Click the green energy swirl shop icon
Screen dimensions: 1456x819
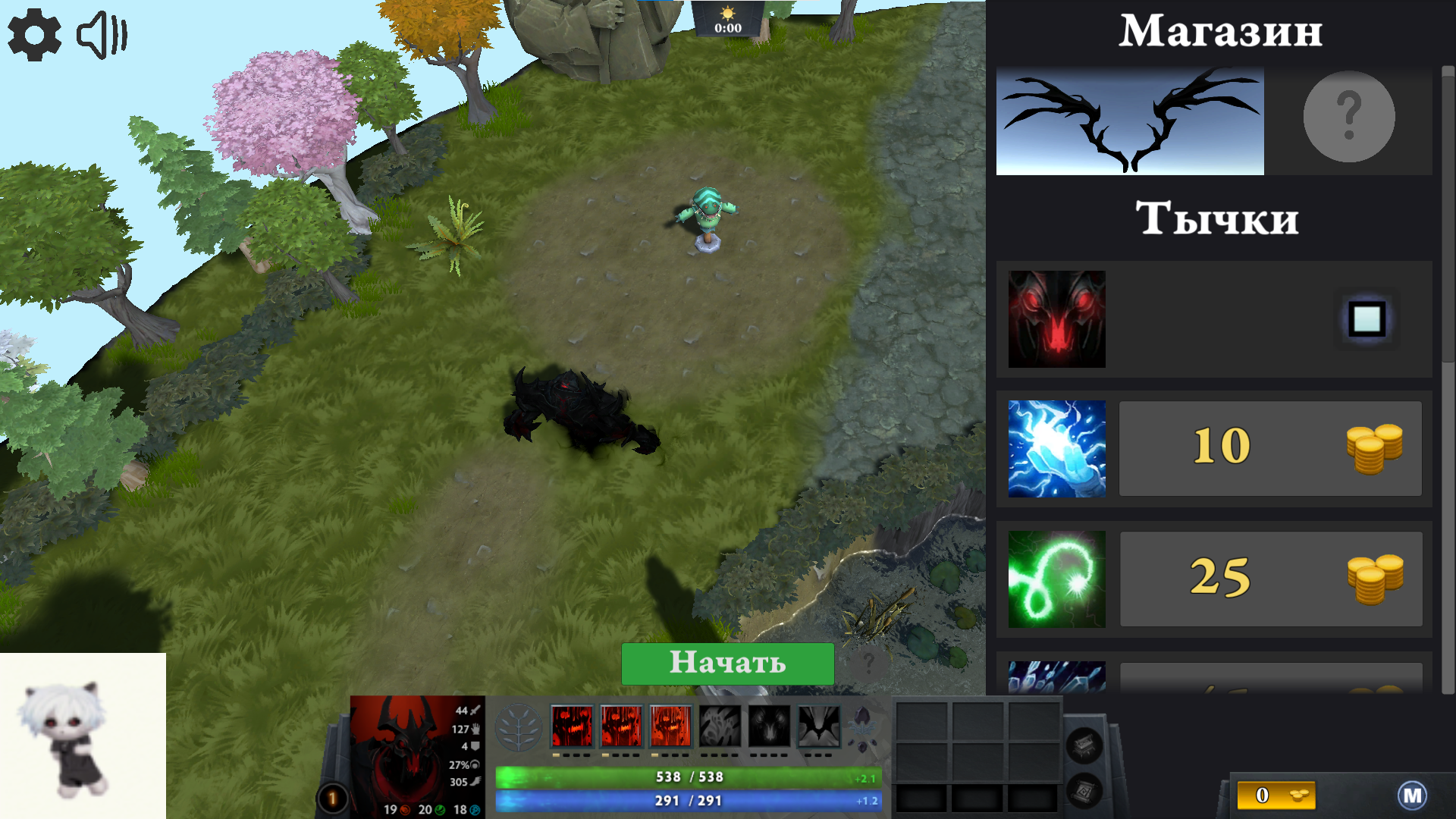tap(1056, 579)
